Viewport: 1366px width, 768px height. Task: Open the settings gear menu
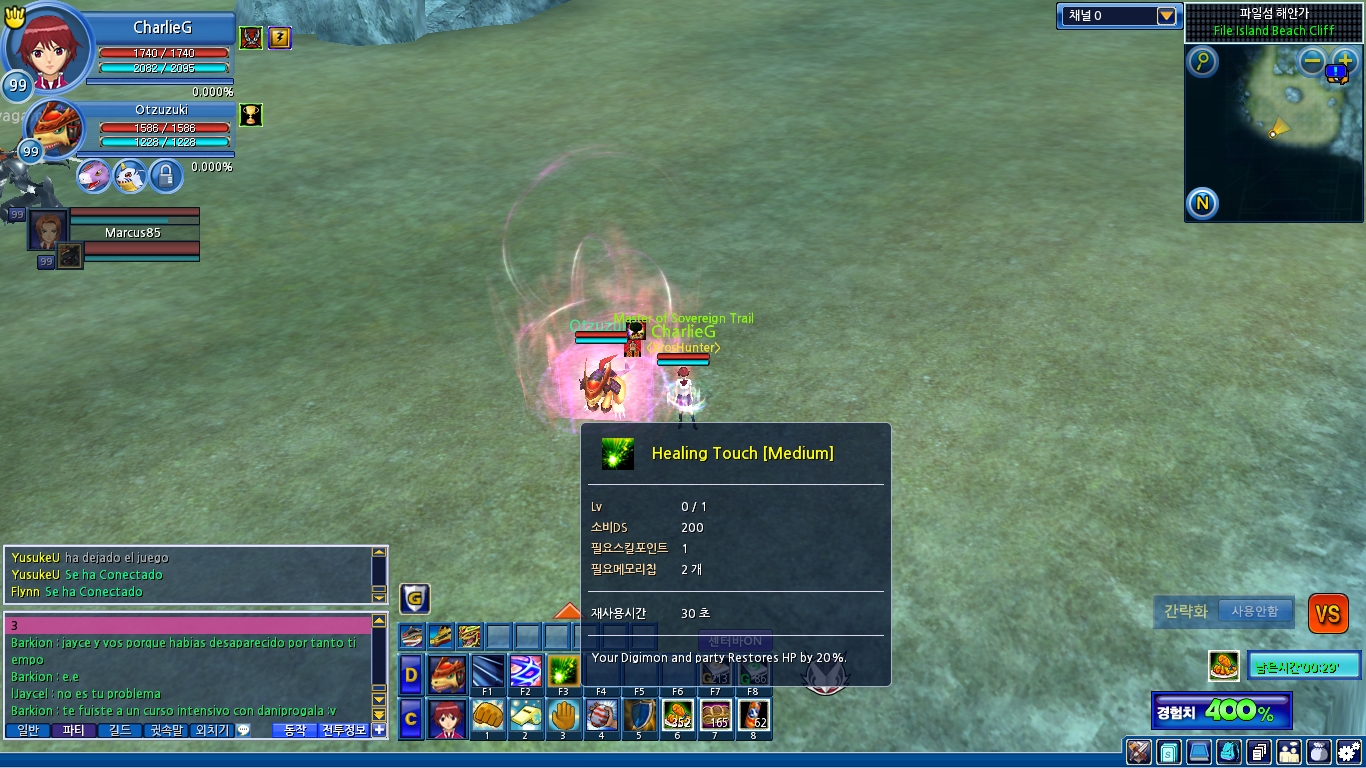point(1348,751)
